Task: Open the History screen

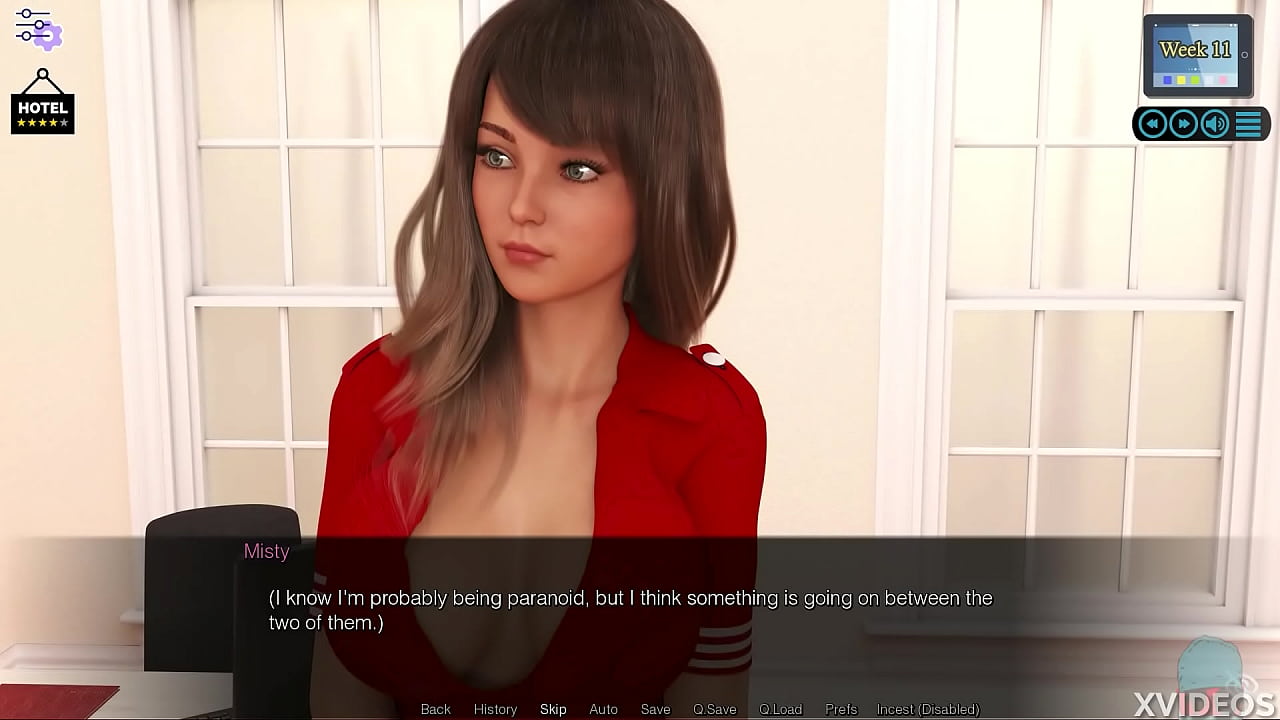Action: click(495, 709)
